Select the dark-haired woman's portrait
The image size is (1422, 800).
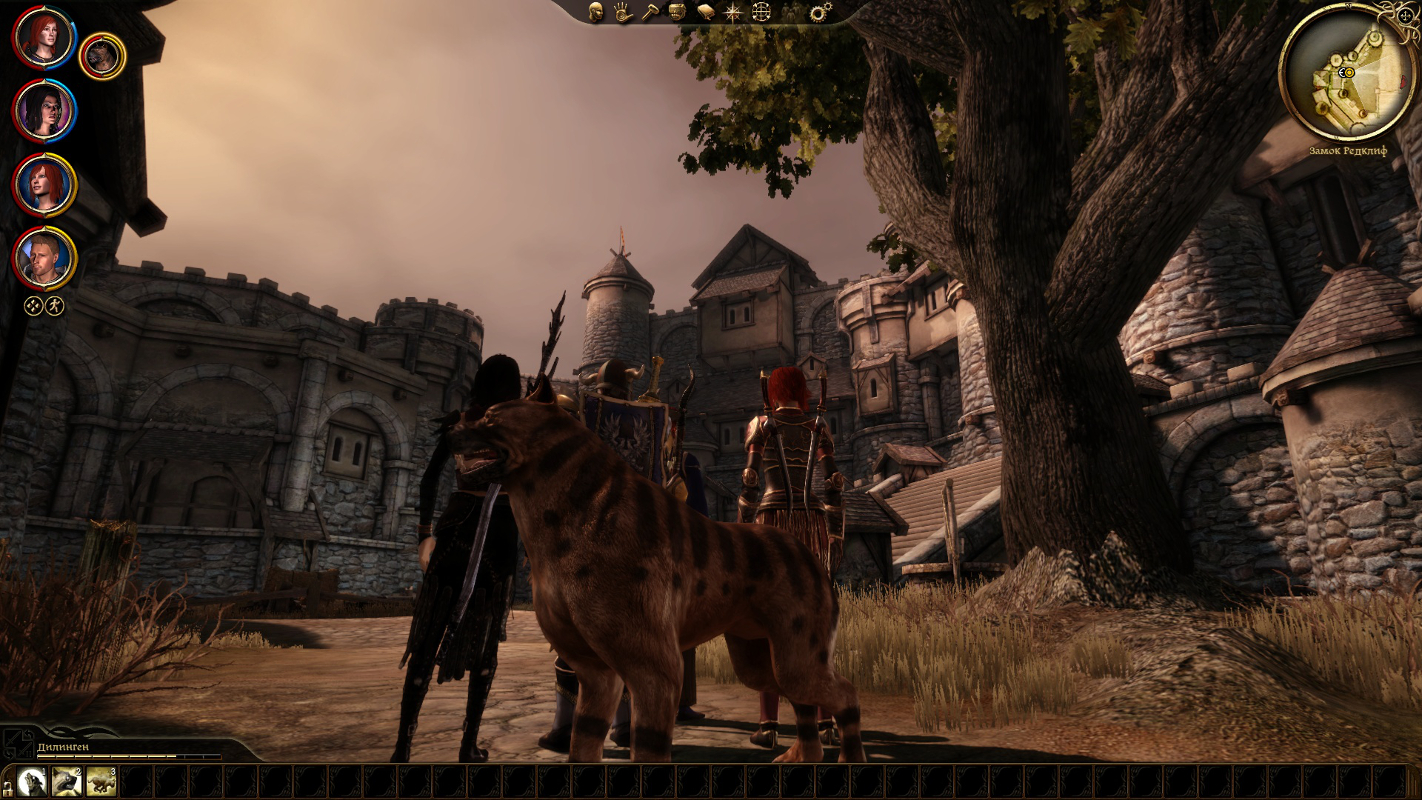[x=44, y=111]
